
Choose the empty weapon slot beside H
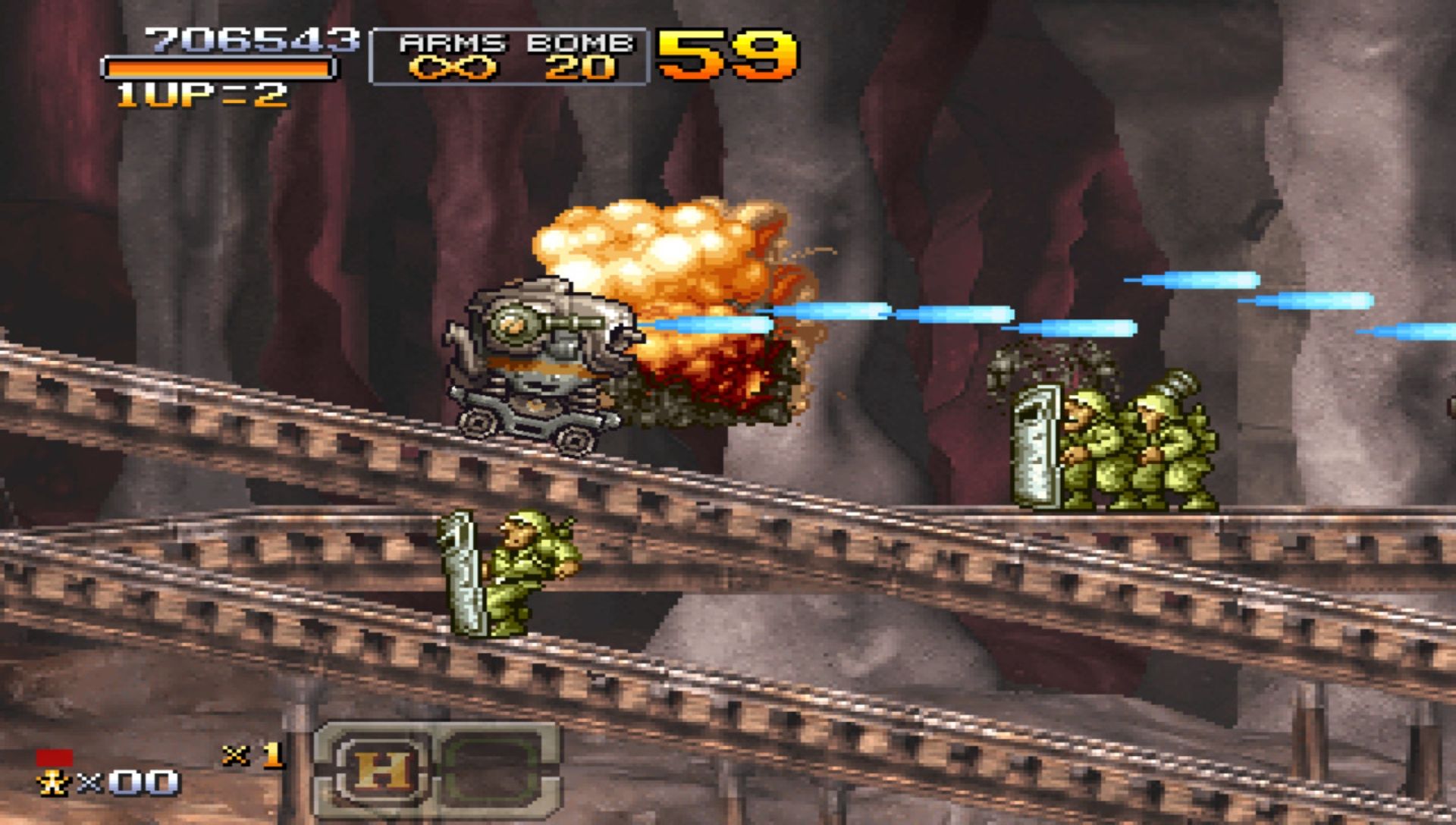point(491,770)
